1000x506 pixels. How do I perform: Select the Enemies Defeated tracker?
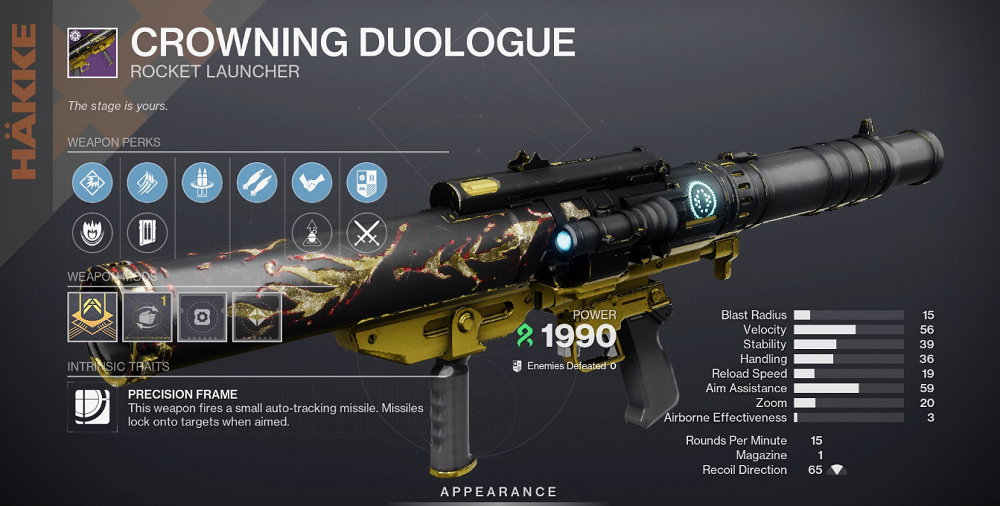click(x=565, y=366)
